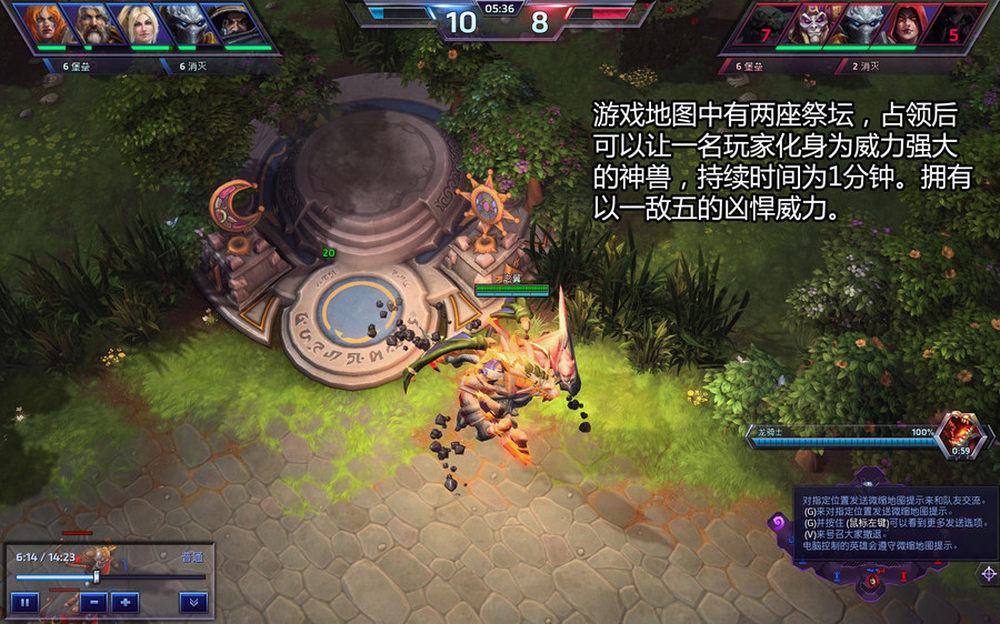
Task: Activate the purple swirl hearthstone icon
Action: [x=778, y=522]
